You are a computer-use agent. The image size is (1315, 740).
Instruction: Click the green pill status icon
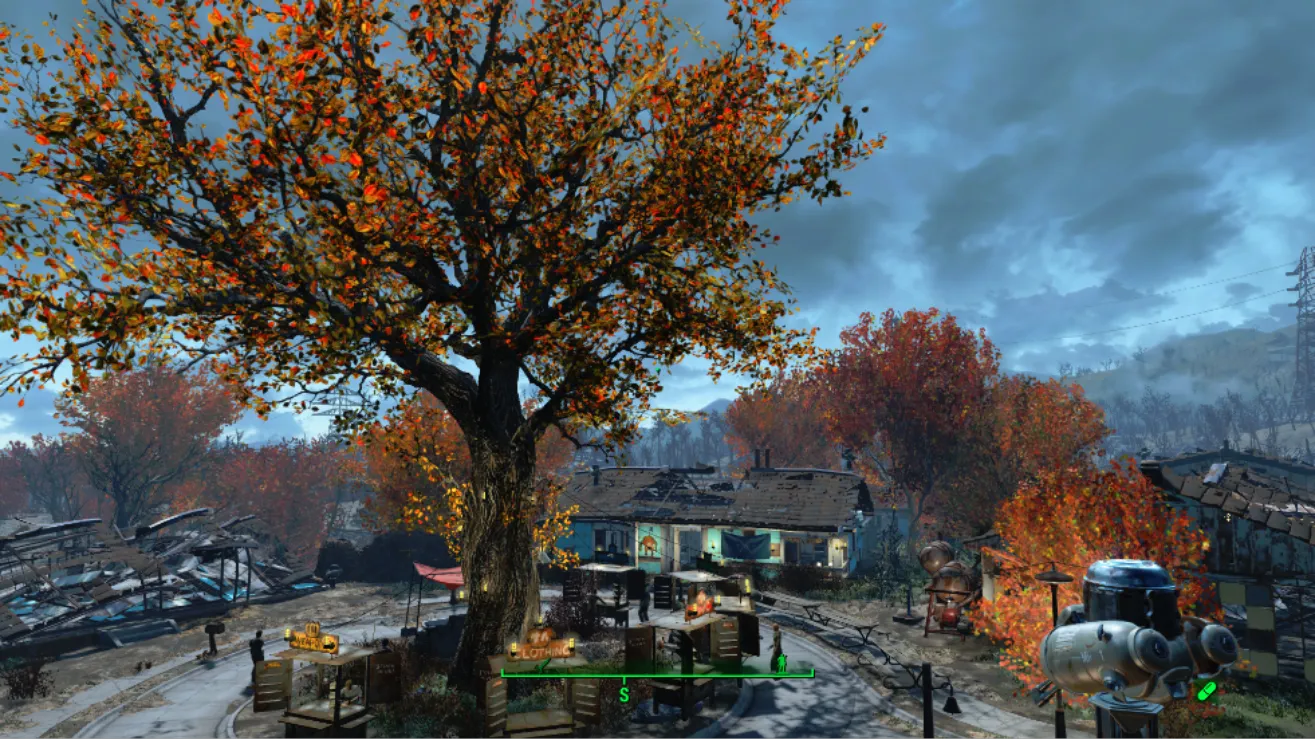click(x=1206, y=691)
